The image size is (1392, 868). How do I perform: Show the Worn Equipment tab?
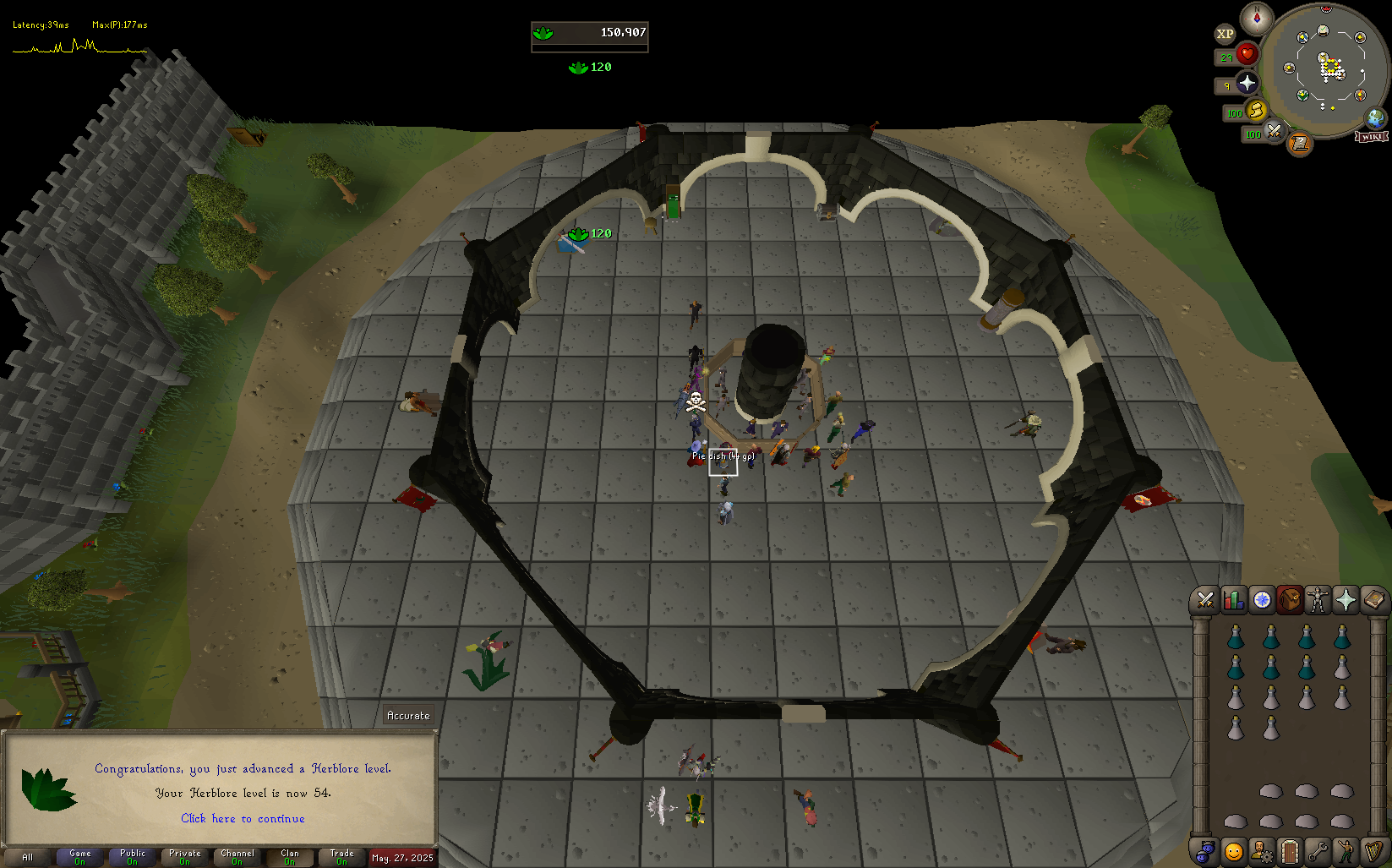tap(1318, 600)
